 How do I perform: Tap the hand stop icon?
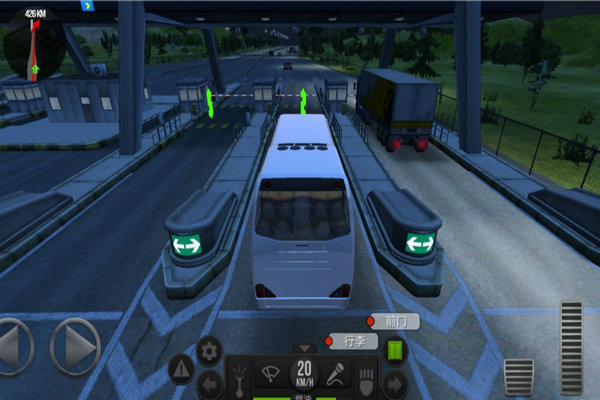click(x=367, y=380)
